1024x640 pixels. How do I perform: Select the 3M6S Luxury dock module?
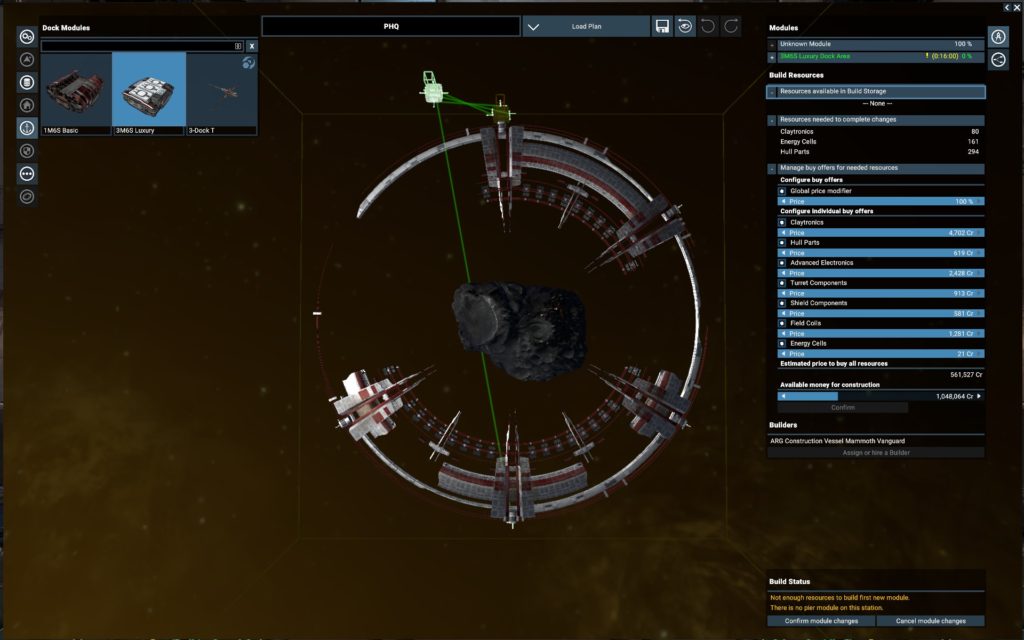pos(149,94)
